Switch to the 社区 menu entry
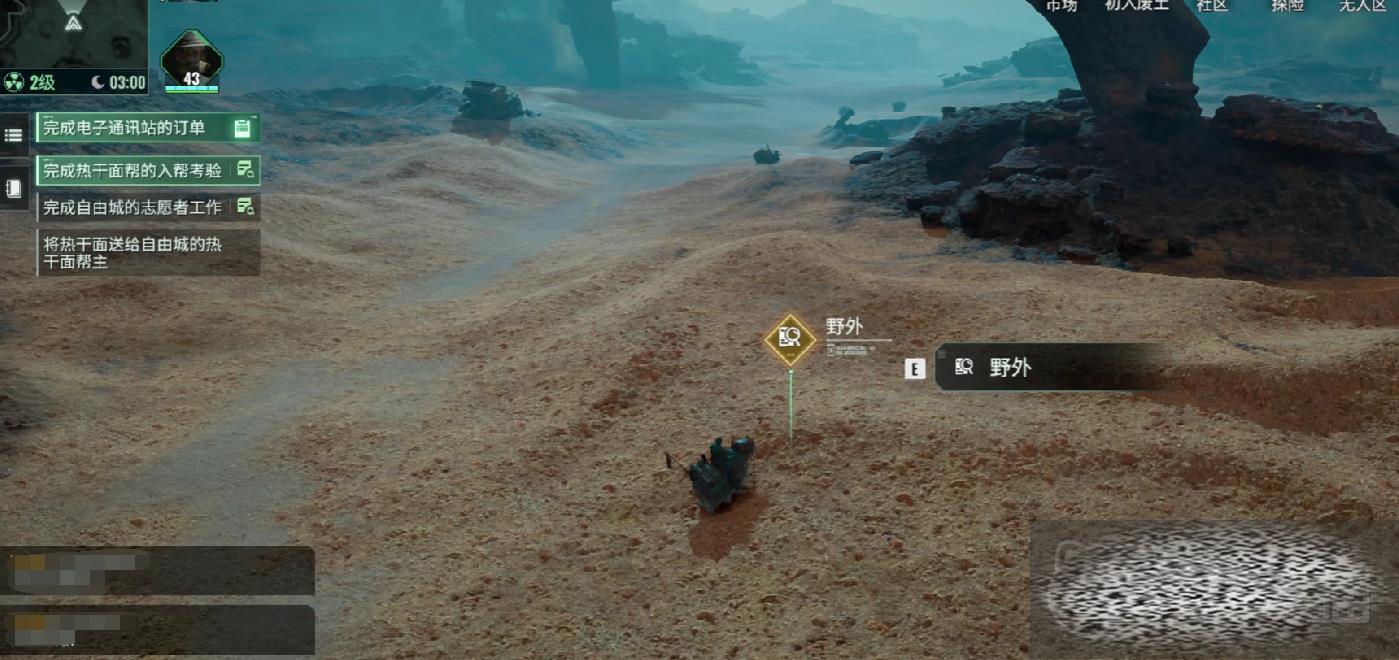Viewport: 1399px width, 660px height. click(1211, 6)
